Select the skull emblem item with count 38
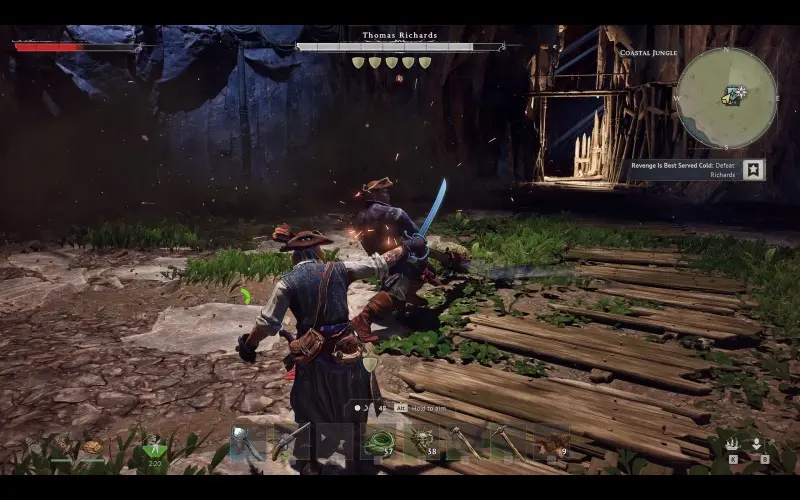Screen dimensions: 800x500 [x=423, y=442]
